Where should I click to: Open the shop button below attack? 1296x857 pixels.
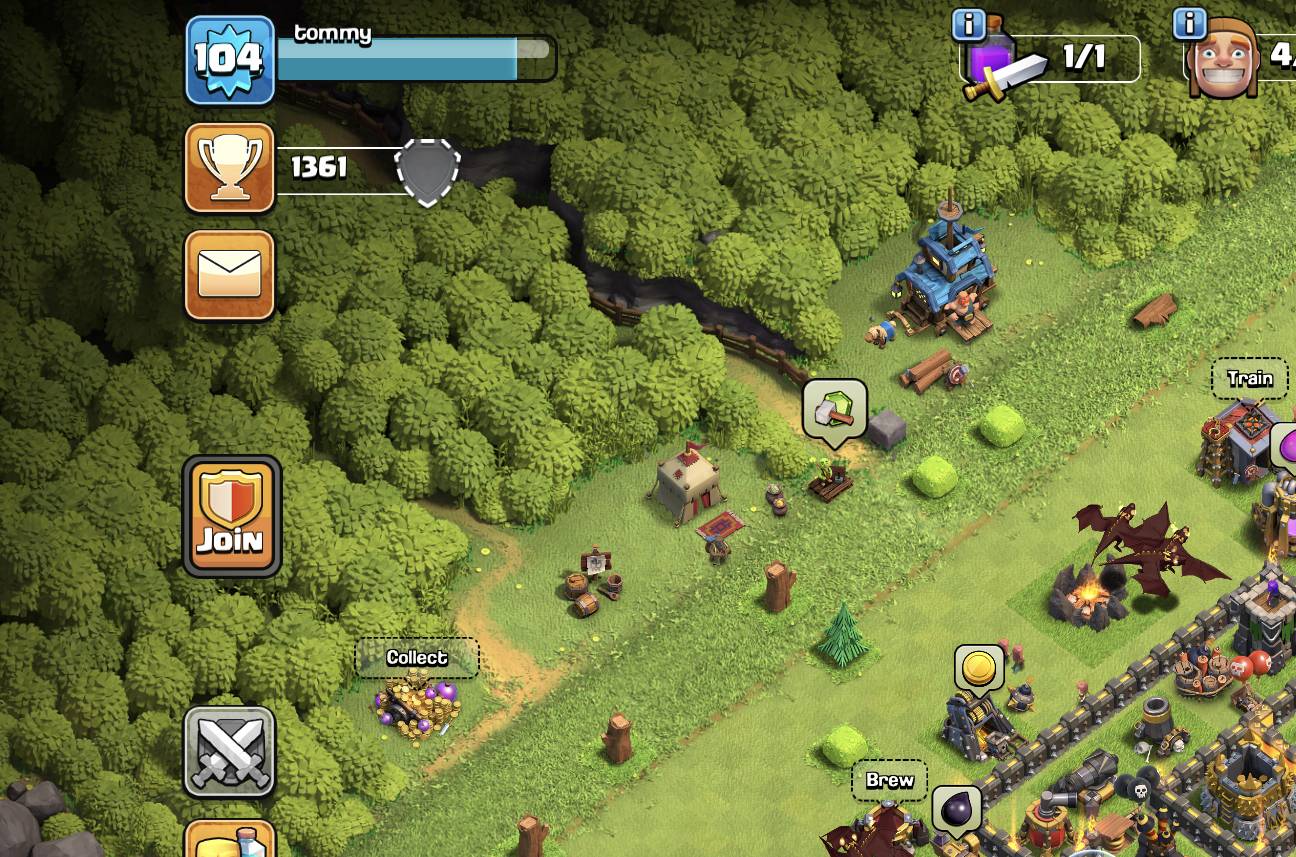point(230,840)
